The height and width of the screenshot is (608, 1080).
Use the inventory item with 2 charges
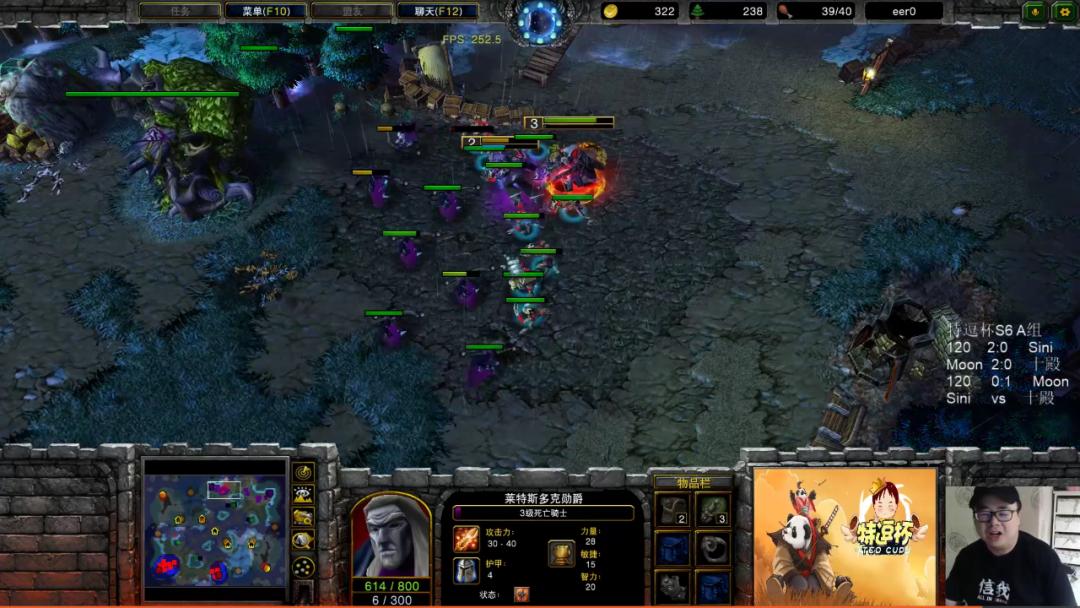pyautogui.click(x=672, y=509)
